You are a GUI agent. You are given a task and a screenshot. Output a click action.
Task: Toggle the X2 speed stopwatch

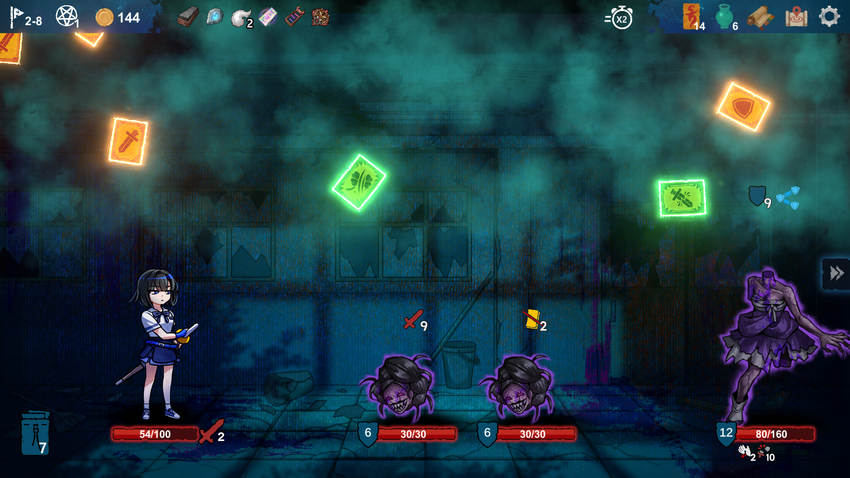click(619, 17)
